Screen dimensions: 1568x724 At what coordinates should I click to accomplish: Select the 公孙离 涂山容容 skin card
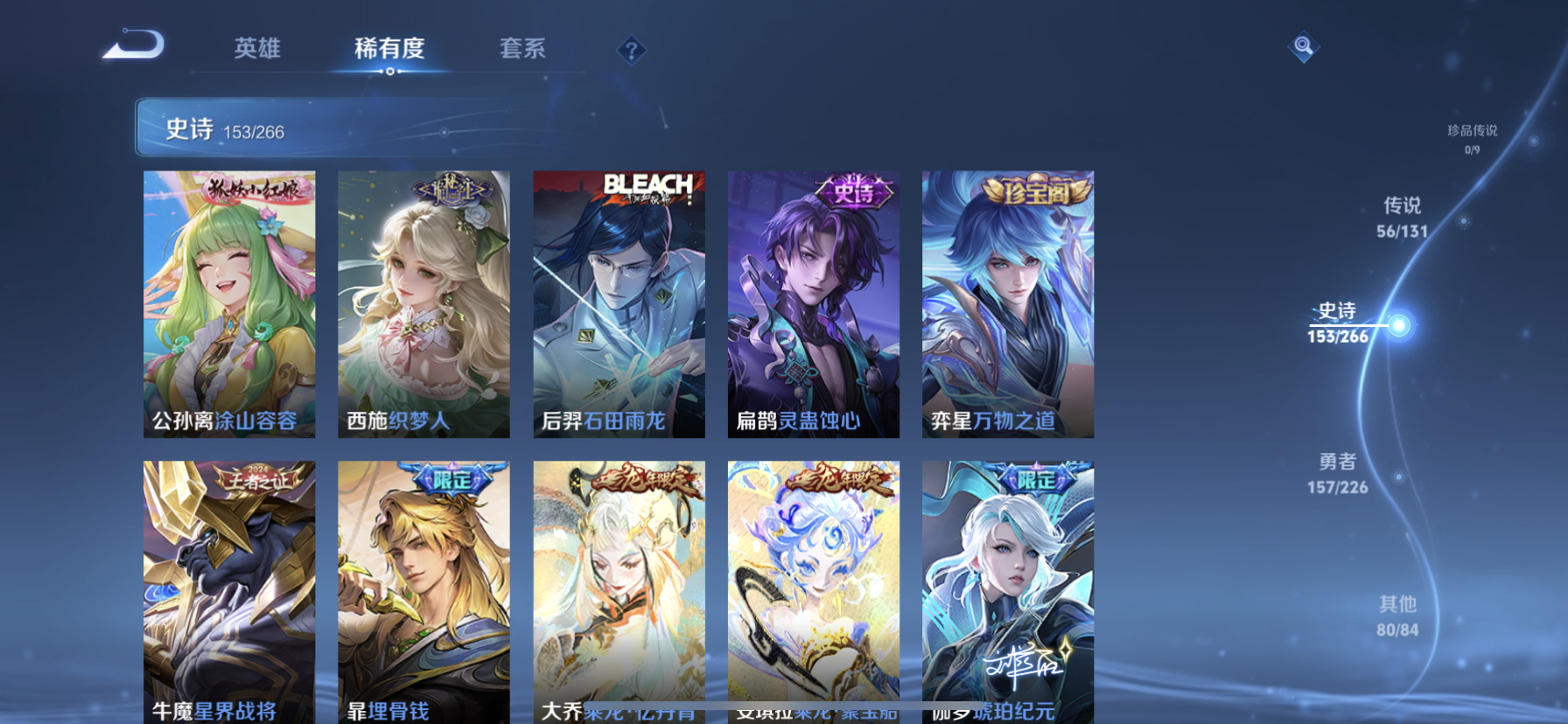[229, 303]
